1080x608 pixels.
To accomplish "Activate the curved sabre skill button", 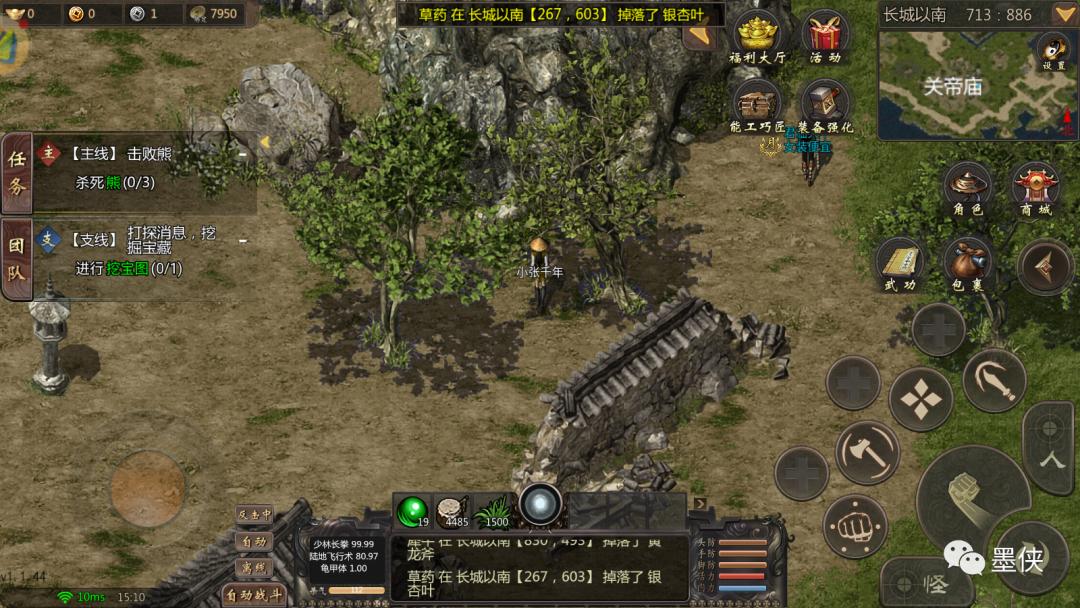I will pos(994,380).
